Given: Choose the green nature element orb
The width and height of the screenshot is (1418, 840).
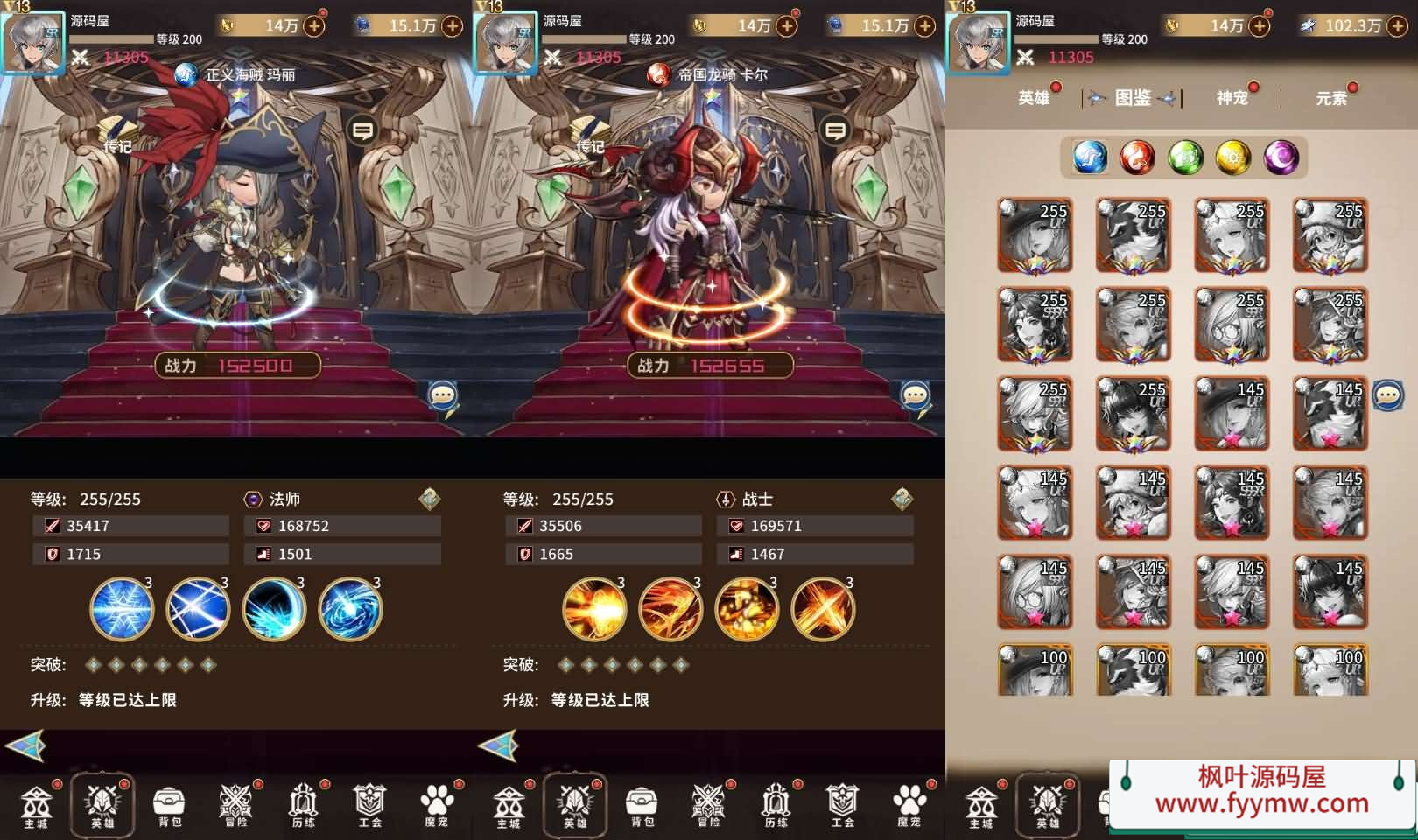Looking at the screenshot, I should tap(1185, 157).
